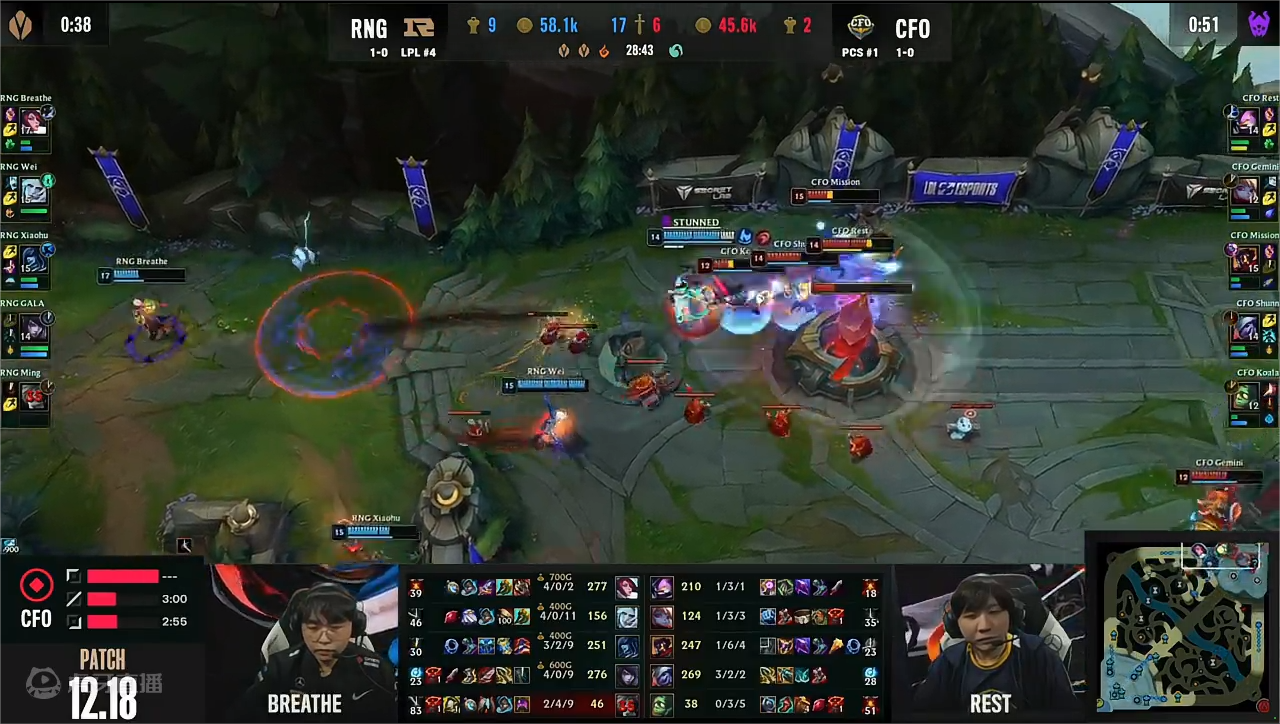
Task: Select CFO Shunn's champion portrait
Action: click(x=1248, y=327)
